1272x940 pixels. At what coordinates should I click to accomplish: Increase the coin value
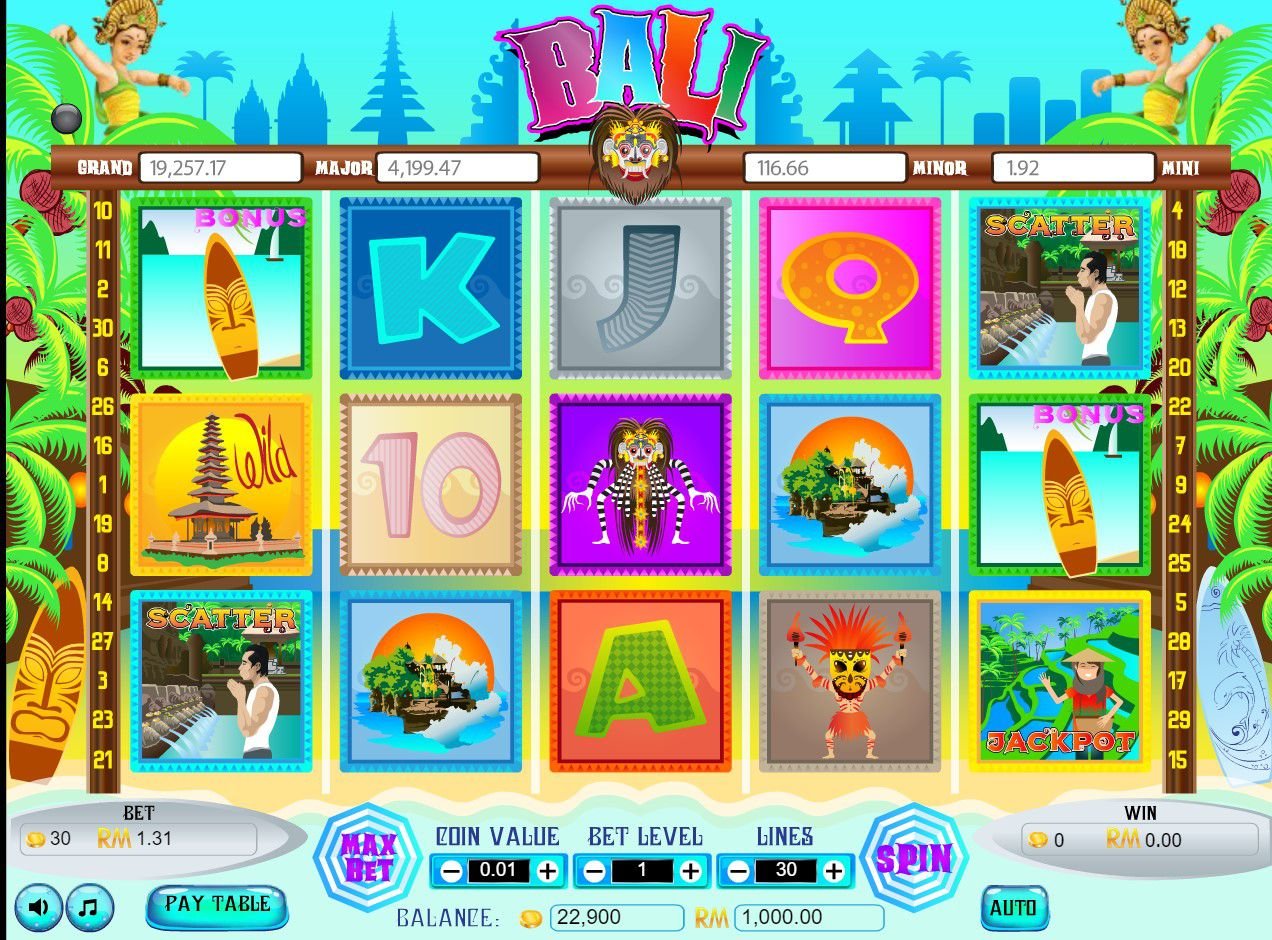pyautogui.click(x=547, y=871)
